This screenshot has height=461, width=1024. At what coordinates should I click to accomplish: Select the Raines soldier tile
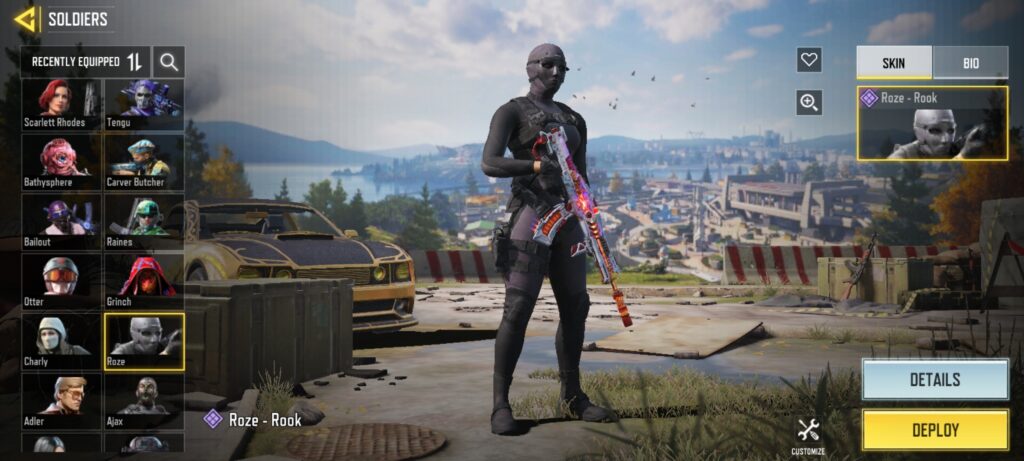(144, 222)
